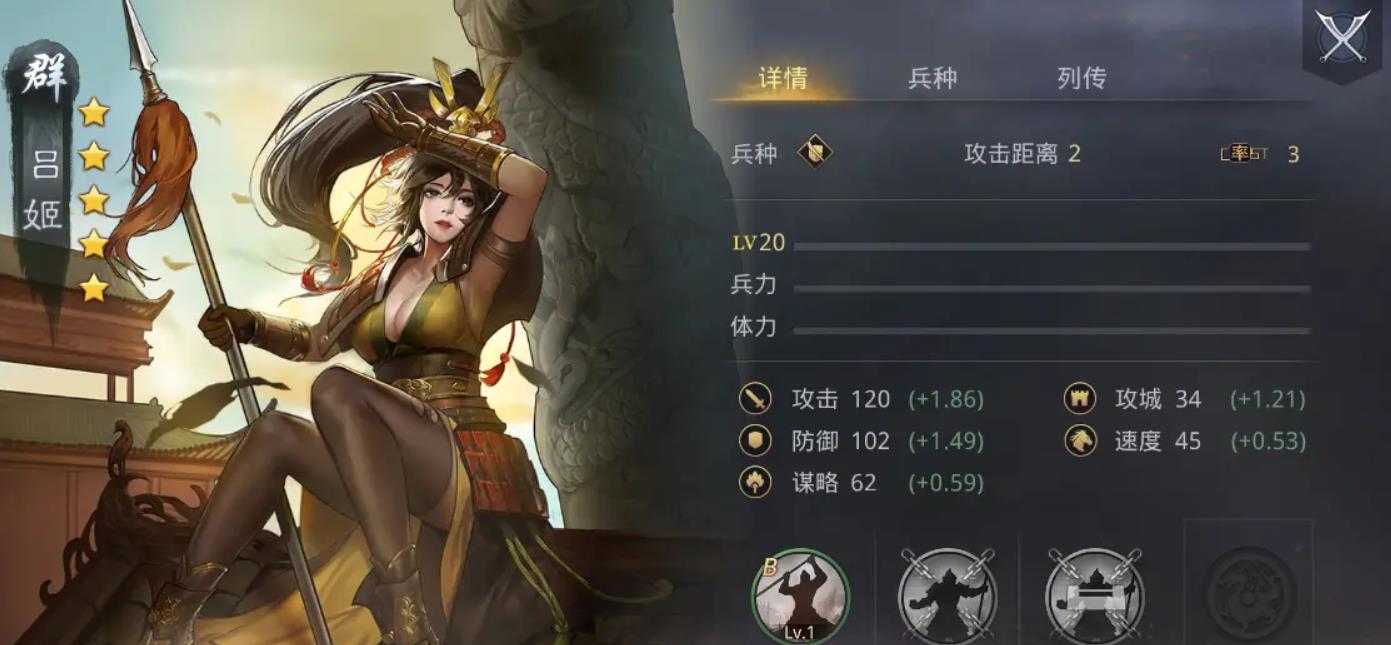Select the diamond troop type icon
Viewport: 1391px width, 645px height.
(x=815, y=153)
